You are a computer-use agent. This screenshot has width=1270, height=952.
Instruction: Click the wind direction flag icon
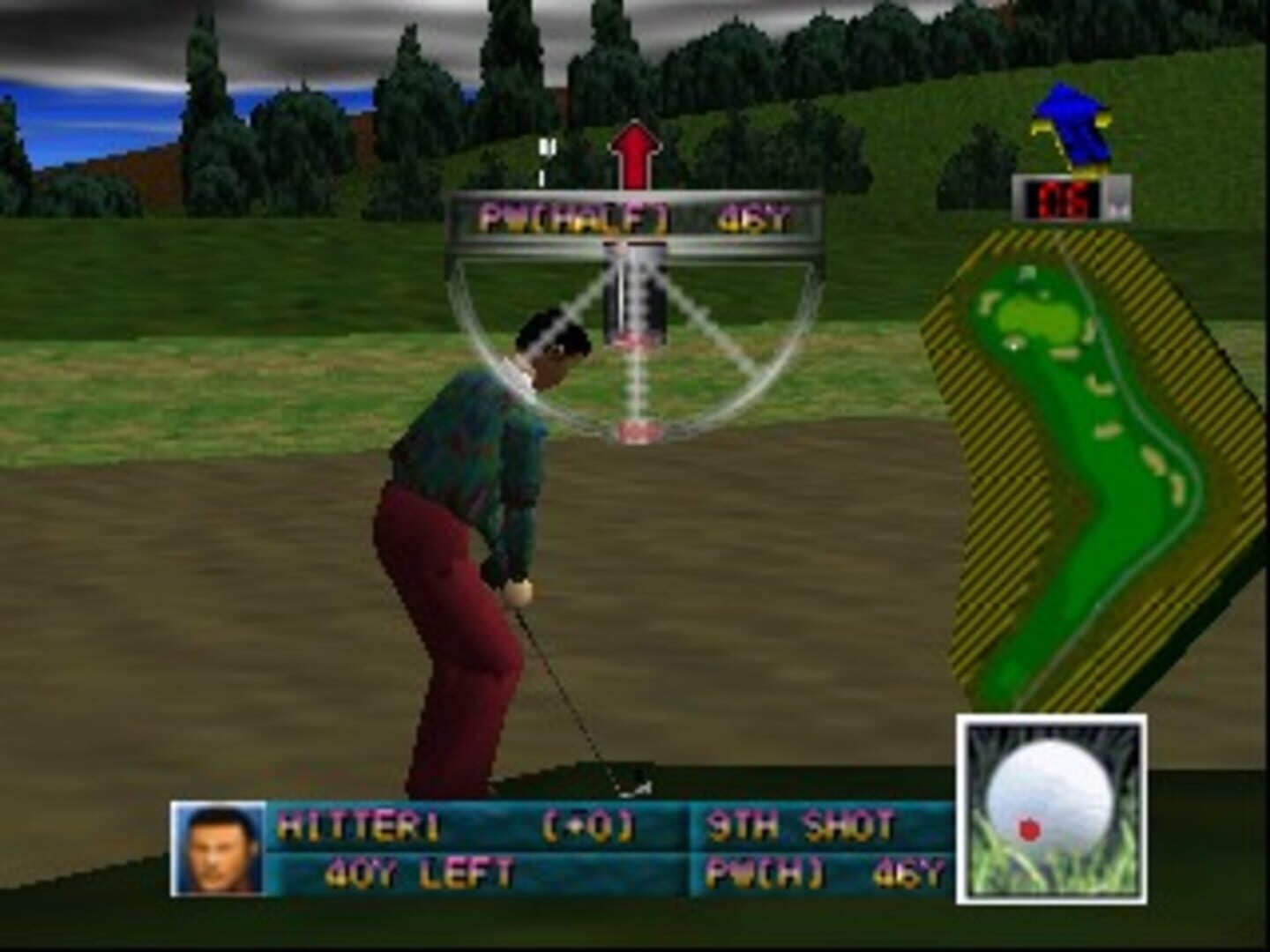(x=1070, y=123)
